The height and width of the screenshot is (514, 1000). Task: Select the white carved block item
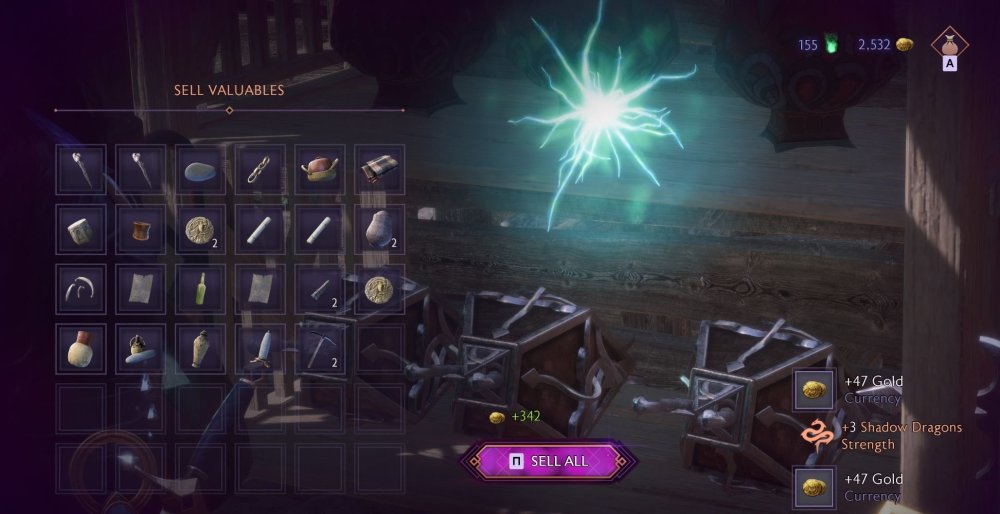[80, 230]
